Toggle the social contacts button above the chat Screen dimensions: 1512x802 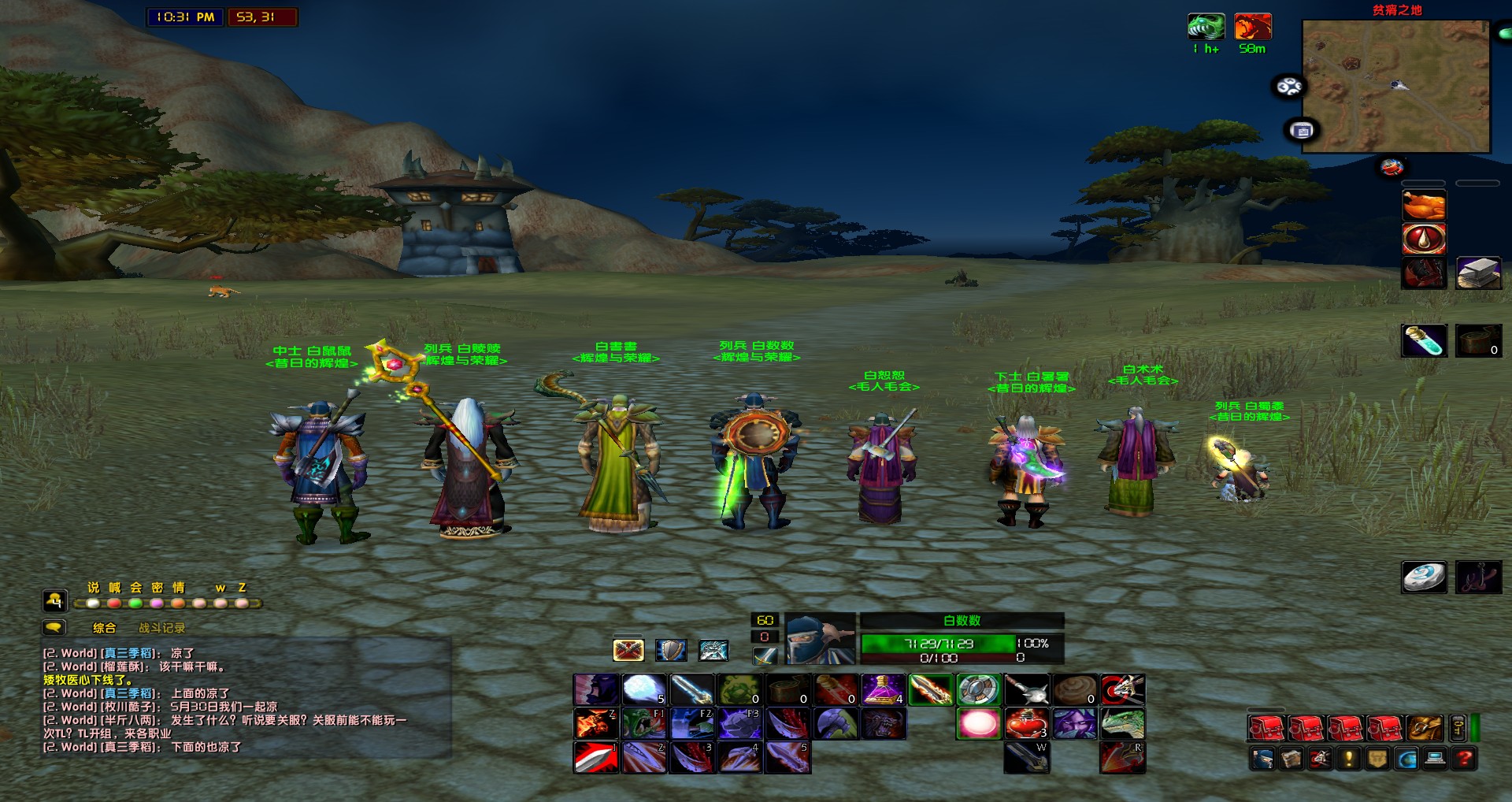pos(54,601)
